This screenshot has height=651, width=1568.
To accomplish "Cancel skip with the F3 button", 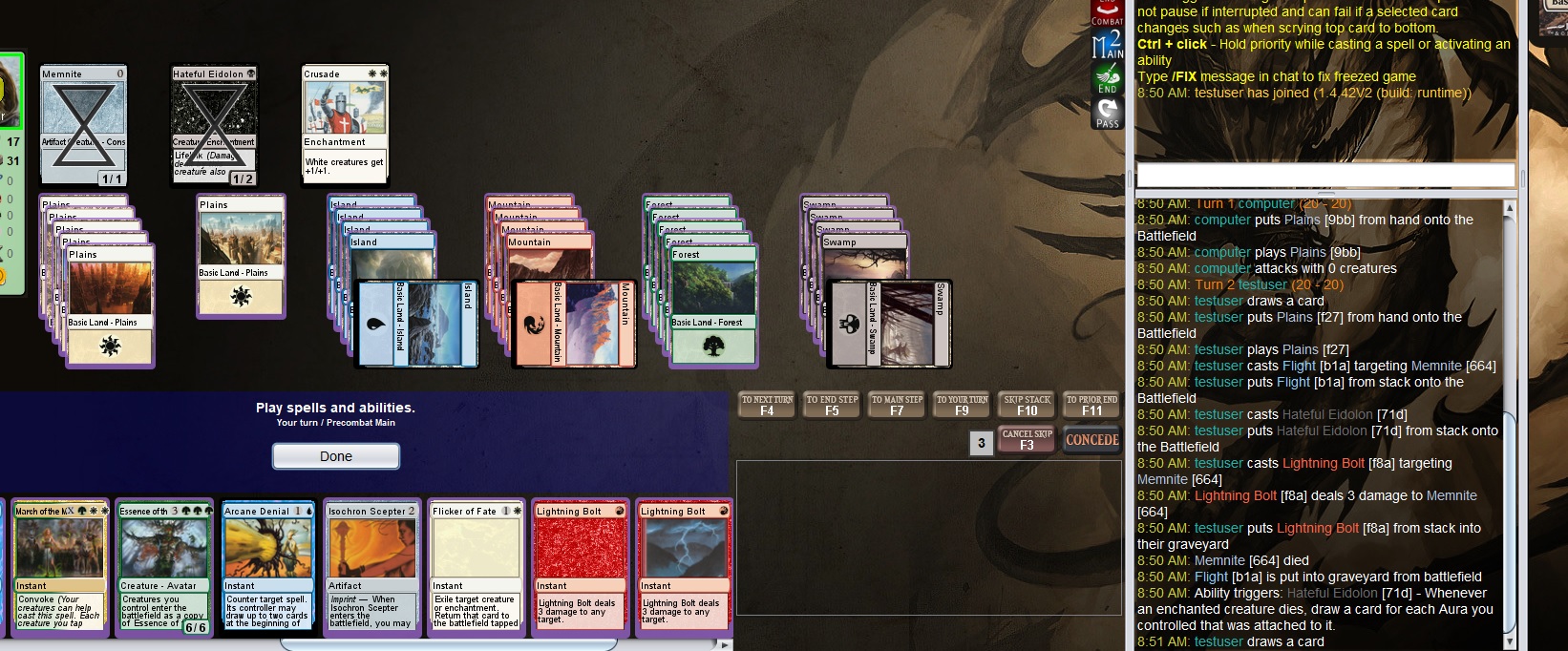I will click(x=1027, y=439).
